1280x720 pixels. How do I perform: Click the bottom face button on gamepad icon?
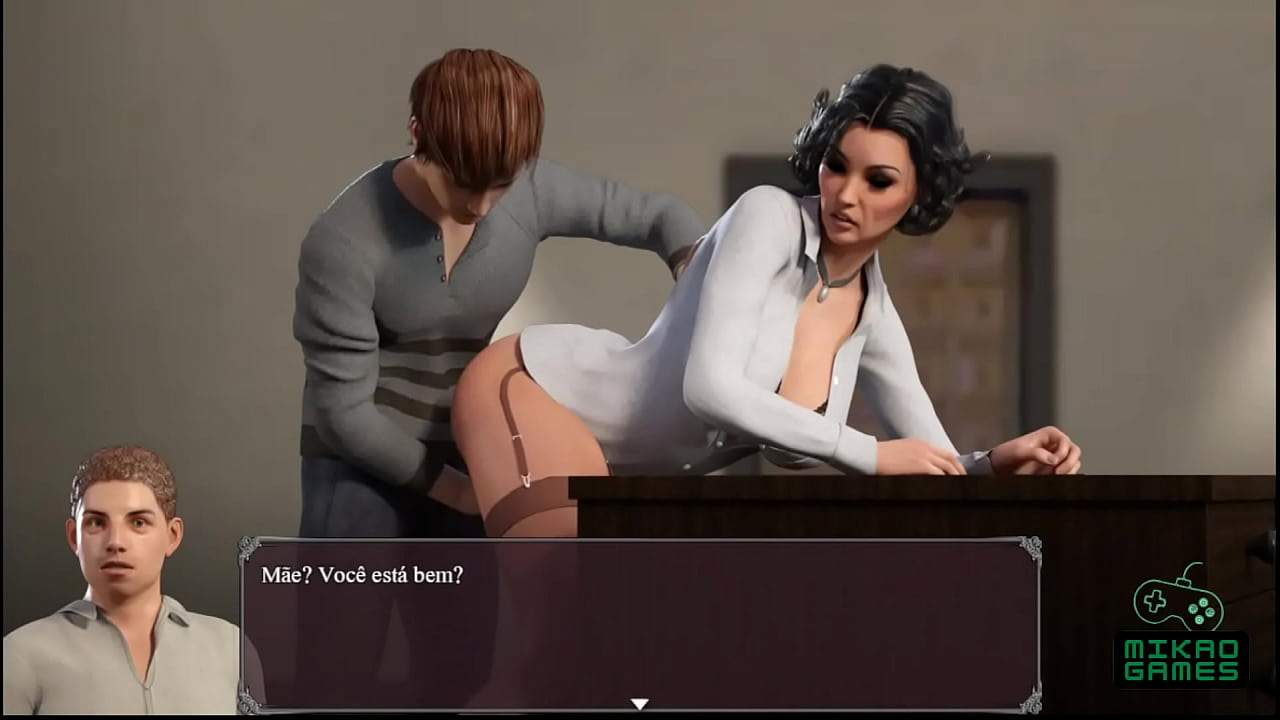click(x=1200, y=618)
